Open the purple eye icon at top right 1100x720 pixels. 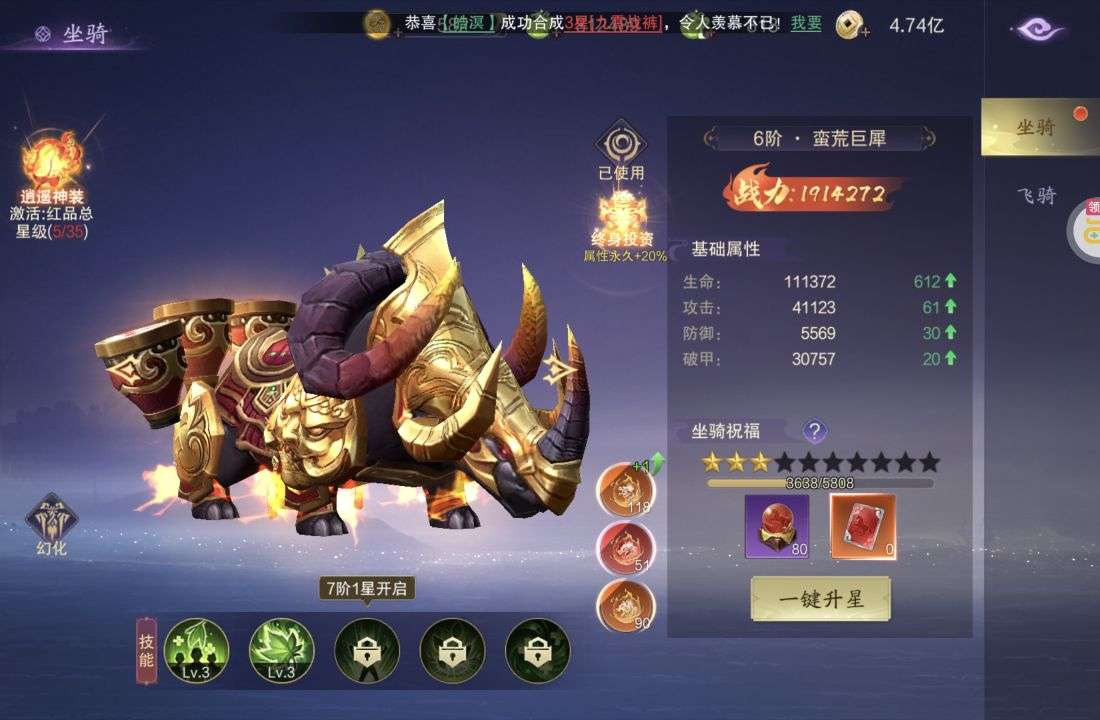(x=1040, y=29)
